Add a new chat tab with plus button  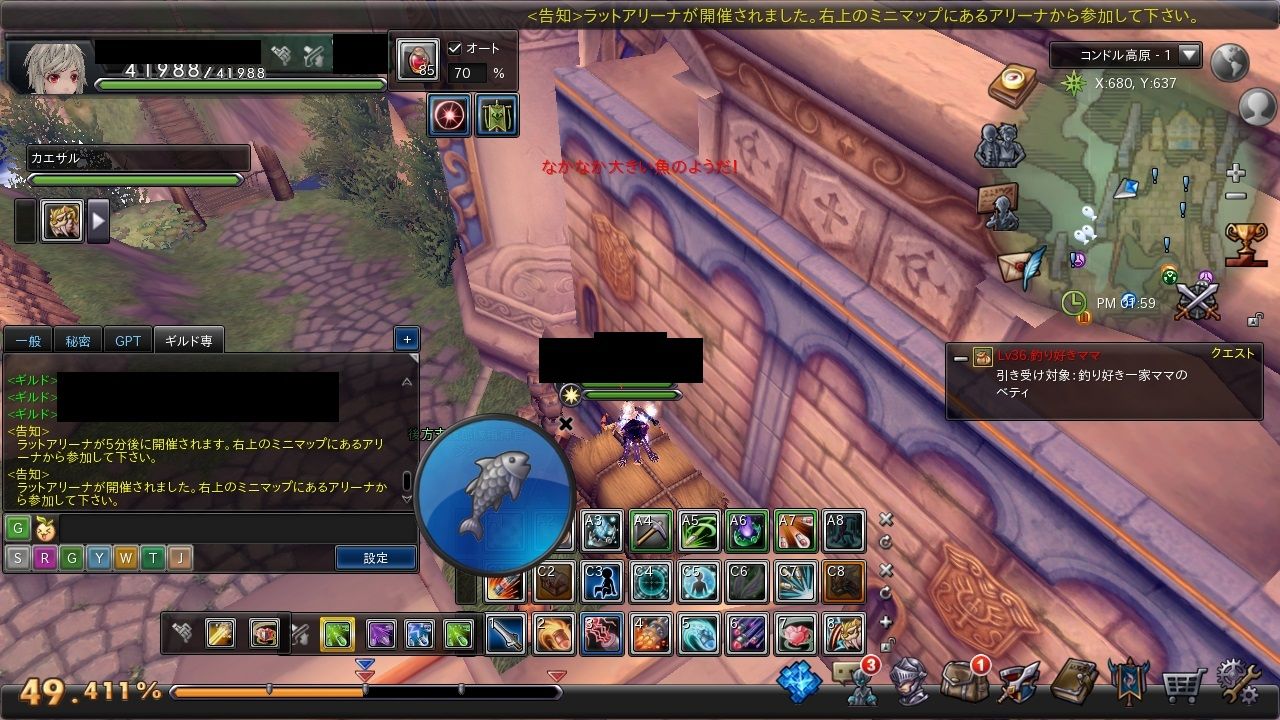[406, 339]
